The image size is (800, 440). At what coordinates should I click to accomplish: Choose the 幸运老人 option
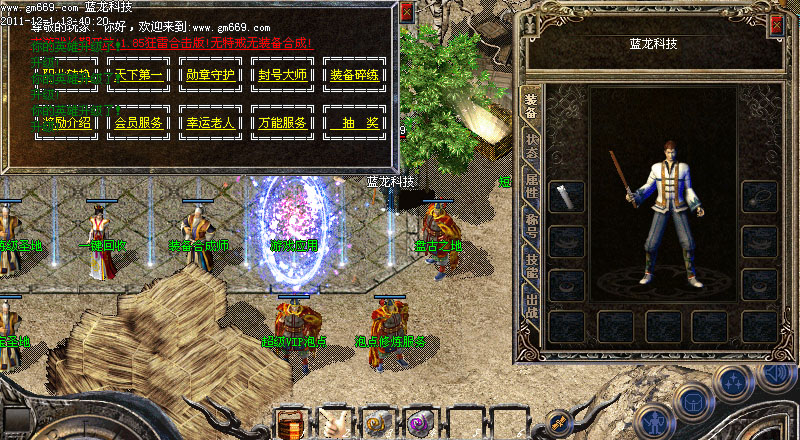(210, 123)
